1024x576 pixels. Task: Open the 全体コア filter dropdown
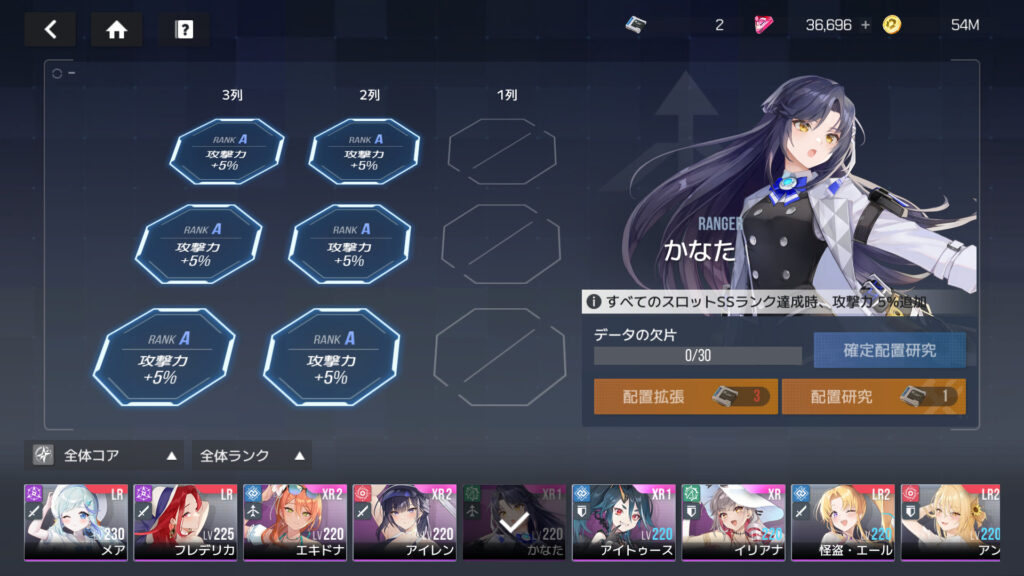pos(105,455)
